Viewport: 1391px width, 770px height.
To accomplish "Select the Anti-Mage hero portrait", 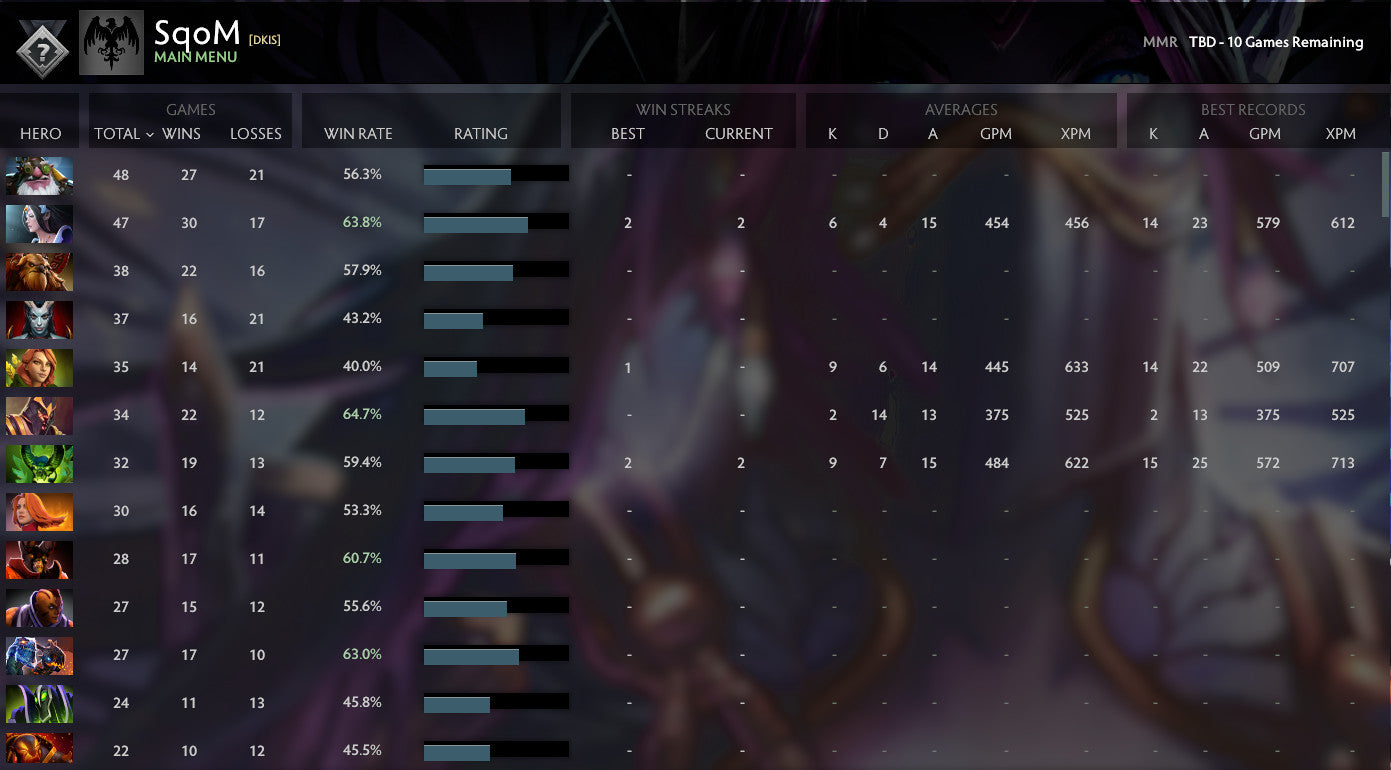I will coord(39,608).
